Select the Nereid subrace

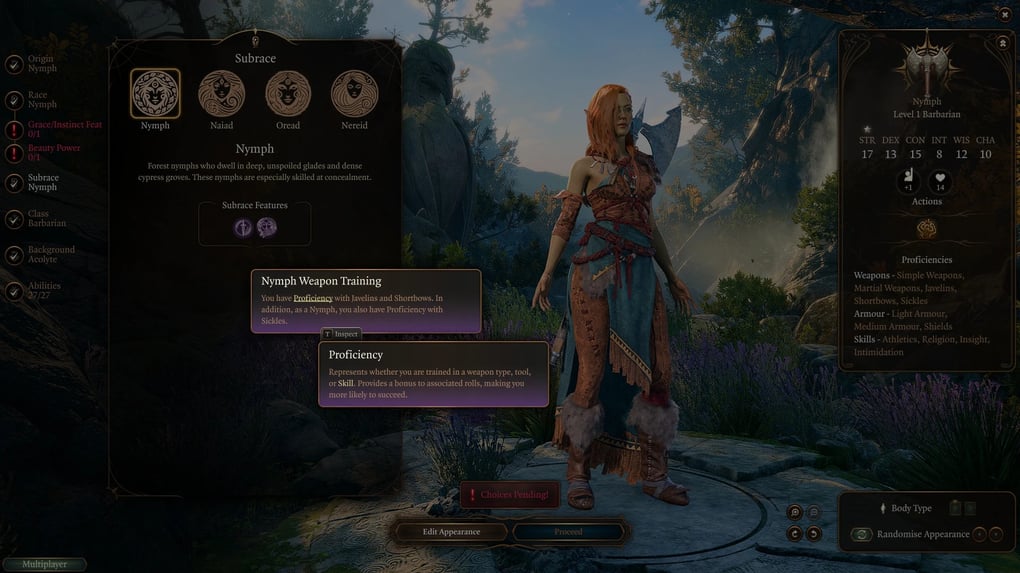[354, 94]
